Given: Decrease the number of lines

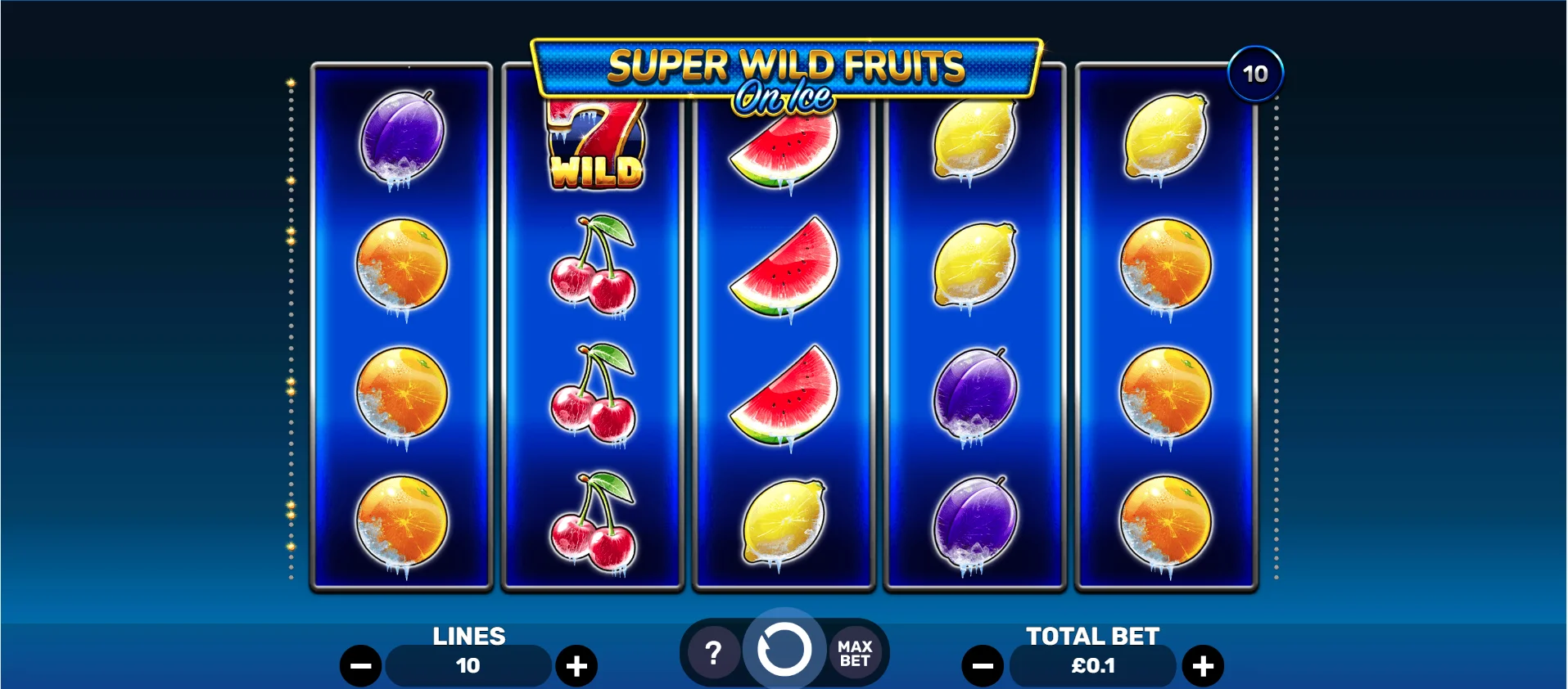Looking at the screenshot, I should tap(361, 666).
